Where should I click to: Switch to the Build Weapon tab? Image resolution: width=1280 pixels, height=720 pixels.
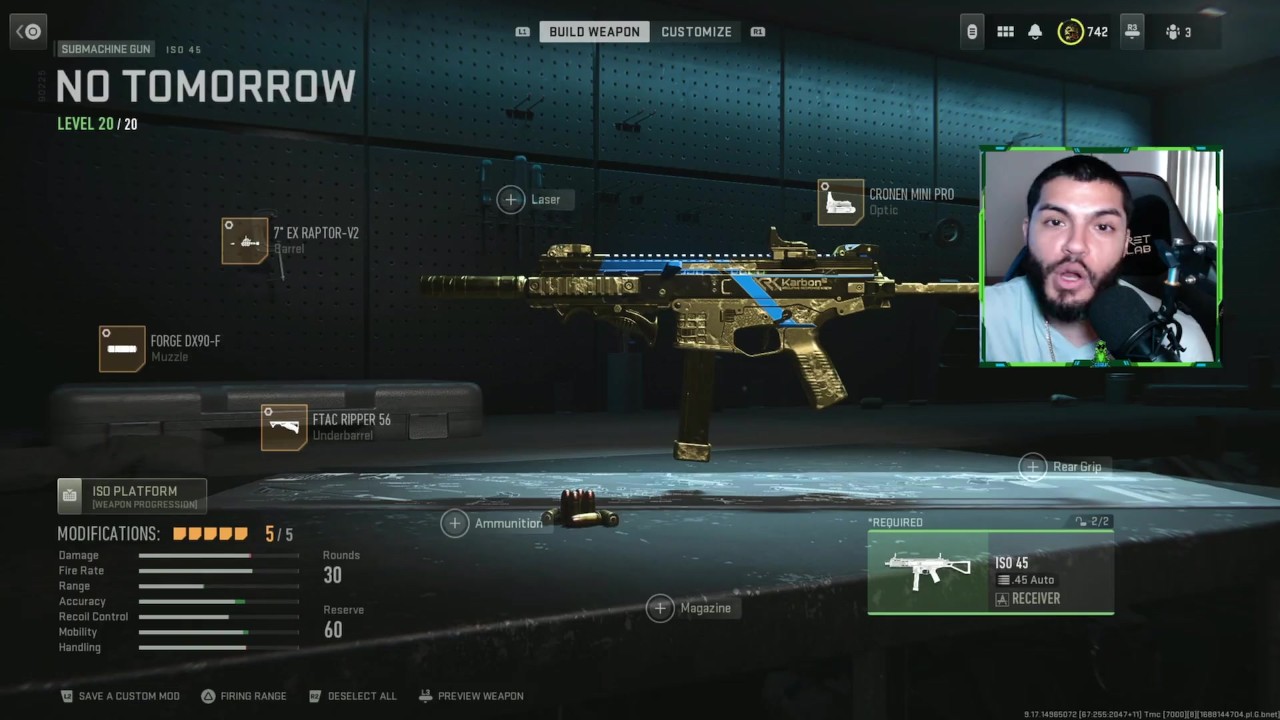[x=594, y=32]
